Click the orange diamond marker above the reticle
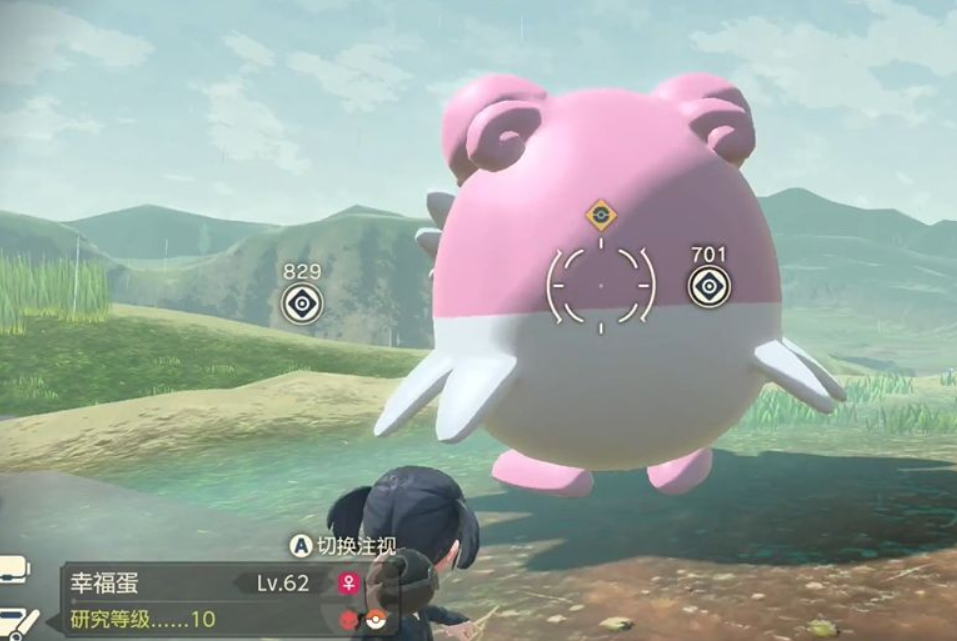957x641 pixels. click(600, 213)
